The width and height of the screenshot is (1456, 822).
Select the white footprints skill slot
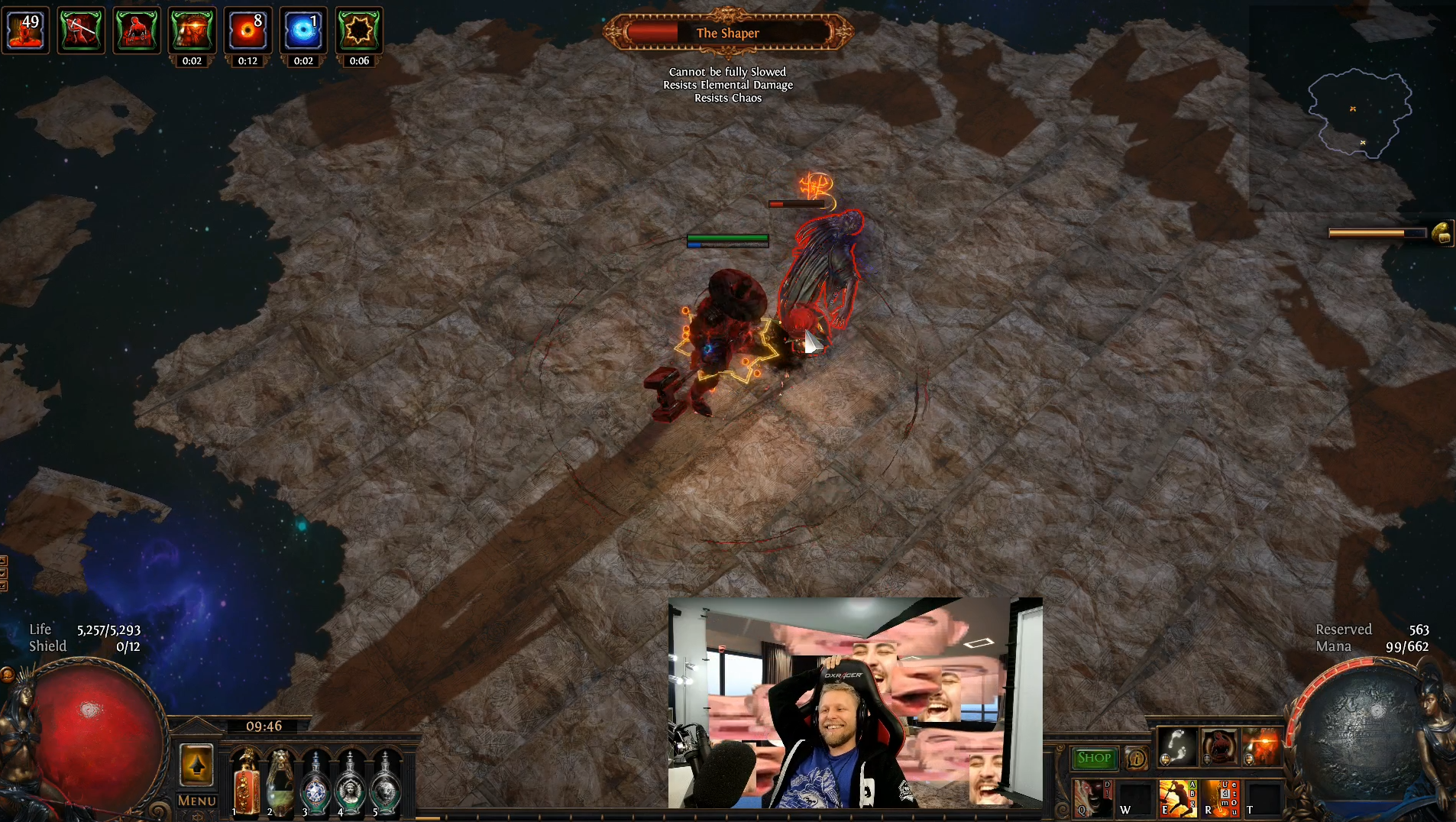pos(1177,746)
